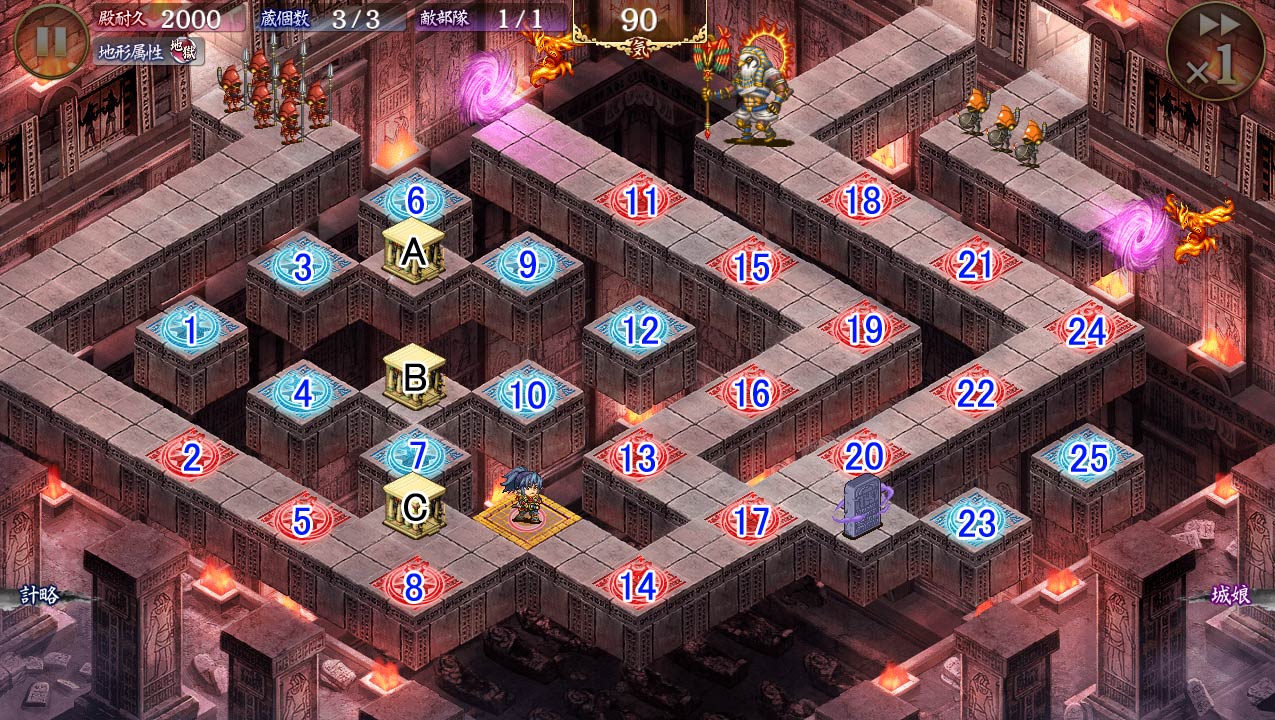The image size is (1275, 720).
Task: Select red deployment tile 2
Action: [x=192, y=458]
